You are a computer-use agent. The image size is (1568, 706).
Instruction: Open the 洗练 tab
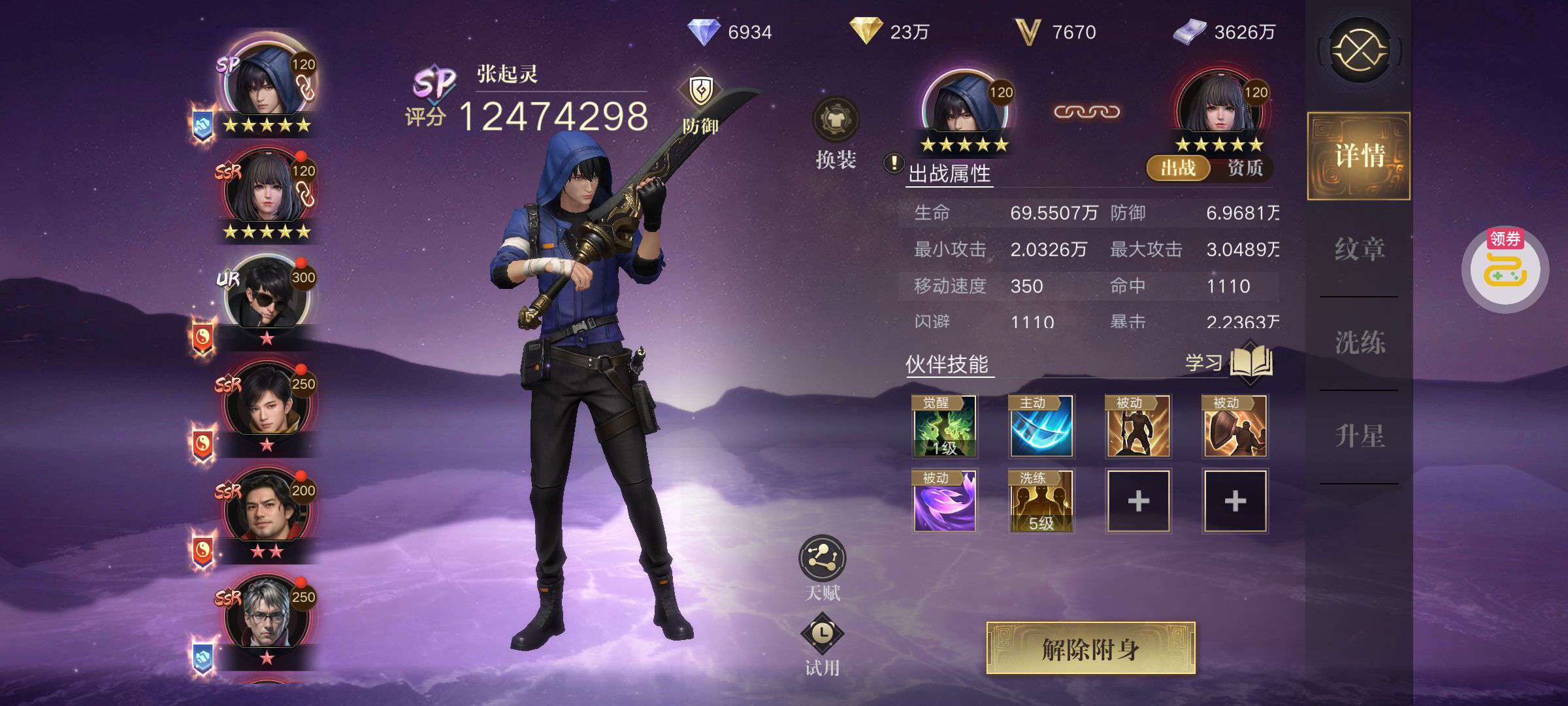[1359, 343]
